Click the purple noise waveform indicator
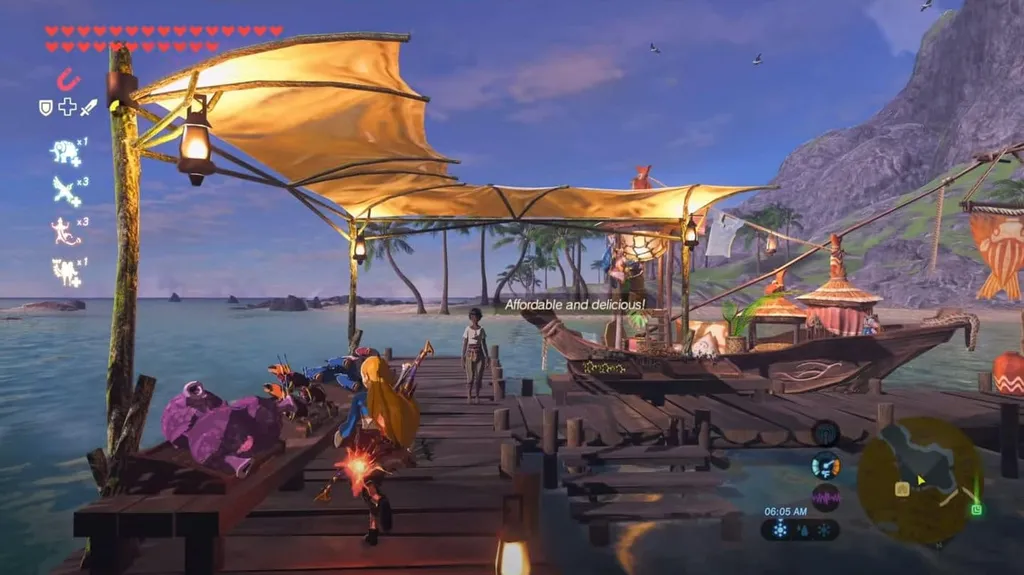 click(825, 497)
